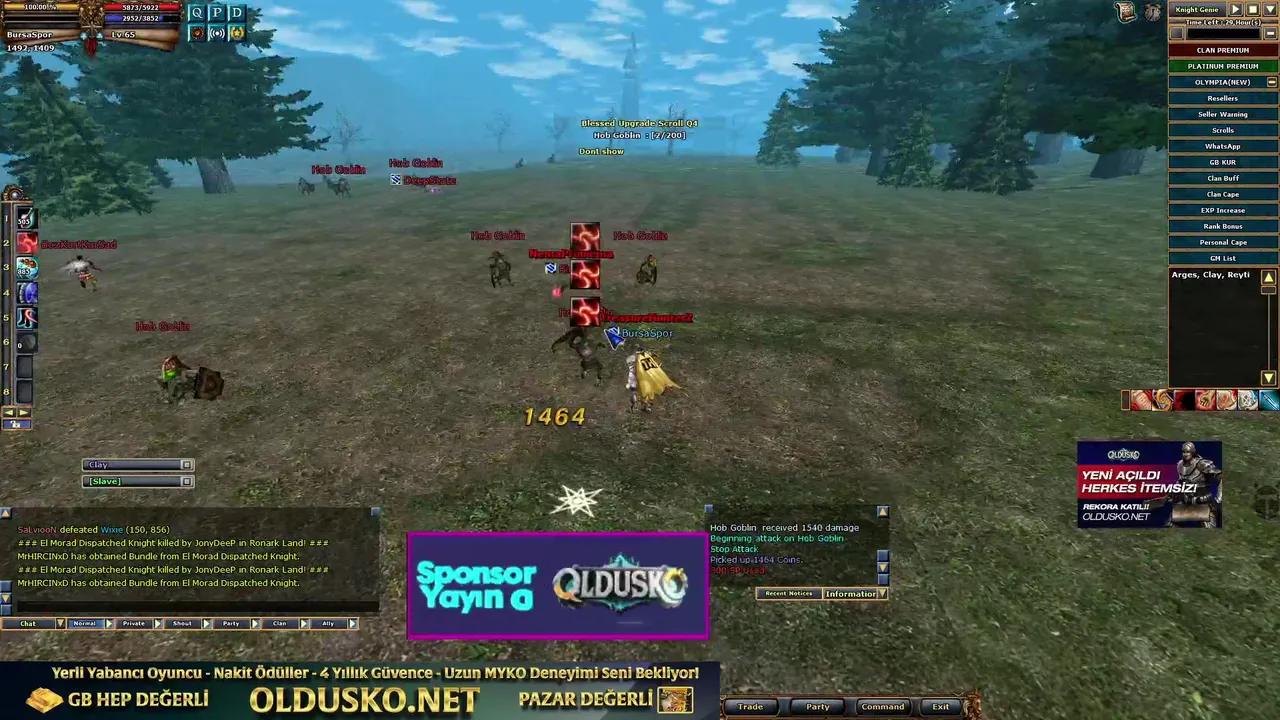The width and height of the screenshot is (1280, 720).
Task: Click the potion showing 885 in the sidebar
Action: [26, 268]
